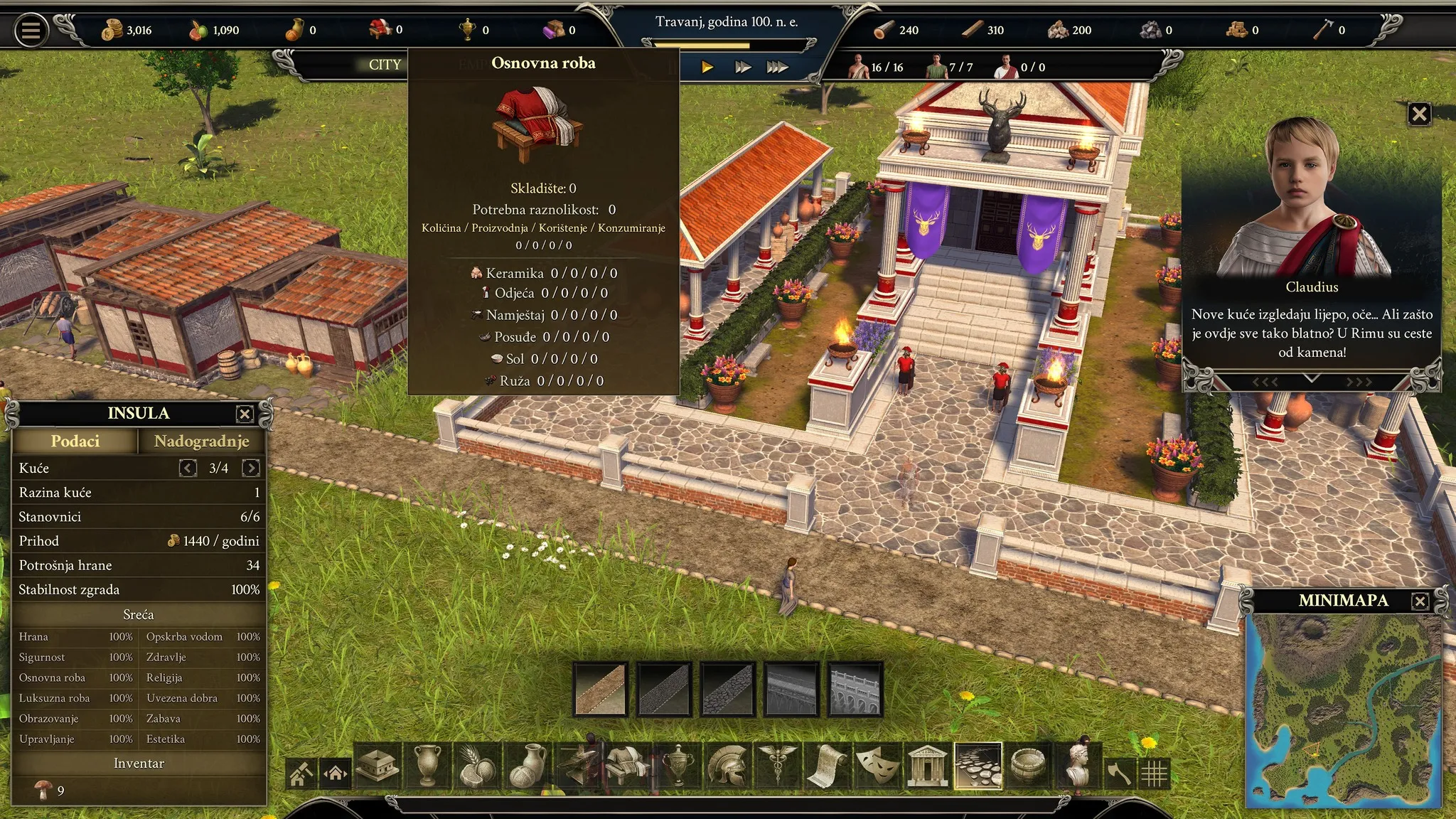
Task: Close the Claudius advisor dialogue
Action: pyautogui.click(x=1419, y=114)
